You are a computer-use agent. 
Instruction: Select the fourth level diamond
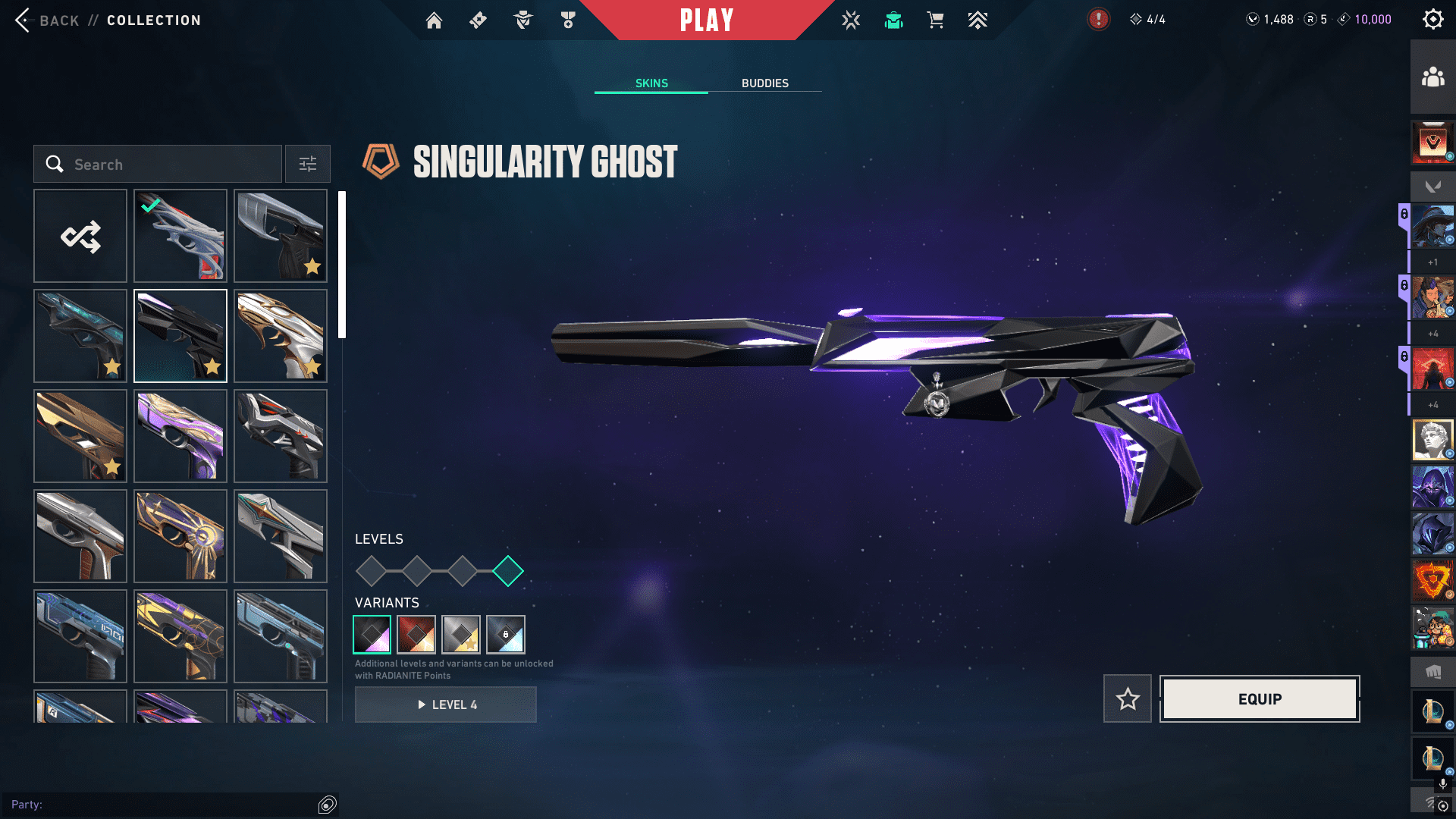click(x=508, y=571)
